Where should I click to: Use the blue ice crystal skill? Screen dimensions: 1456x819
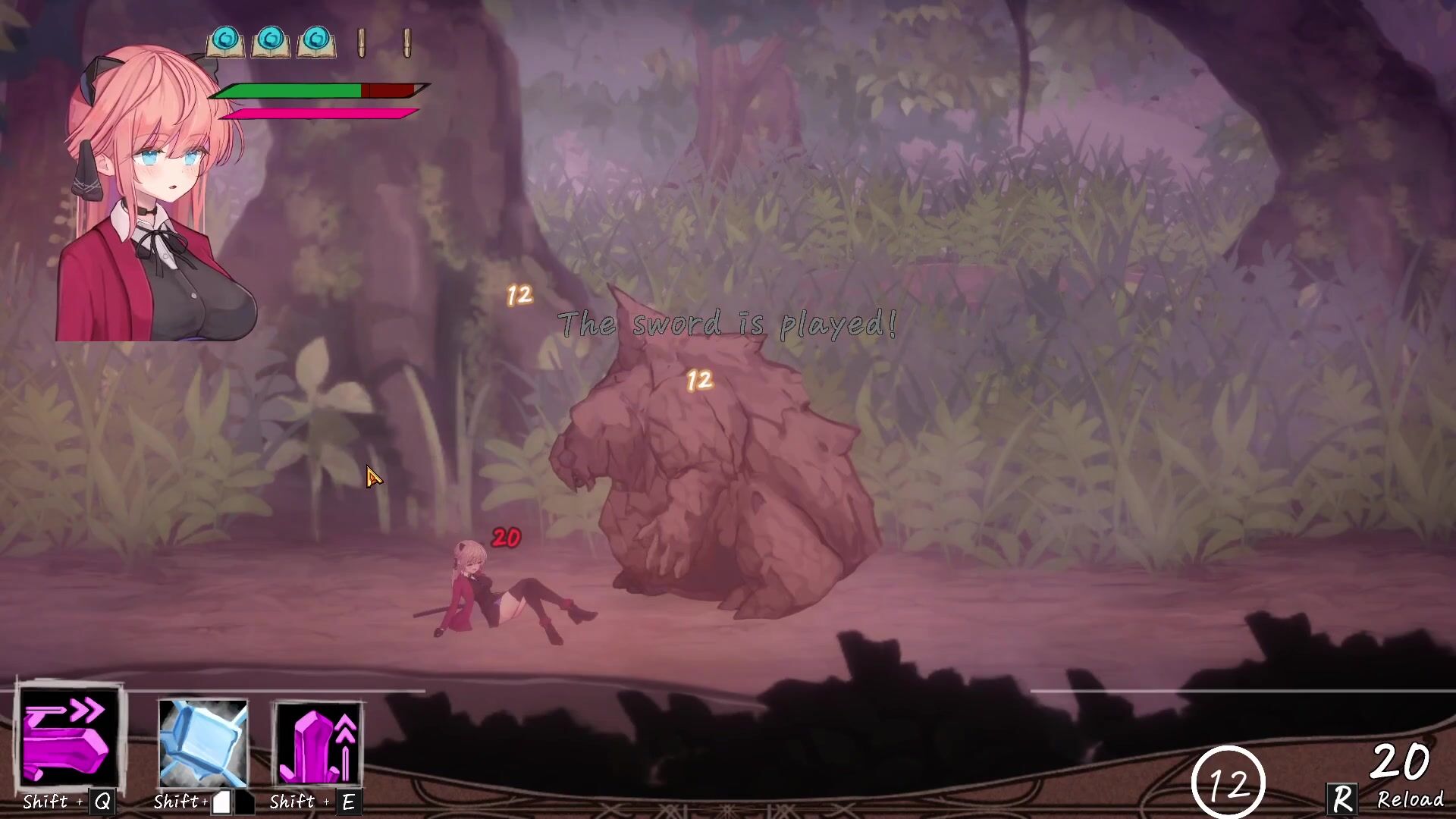202,743
